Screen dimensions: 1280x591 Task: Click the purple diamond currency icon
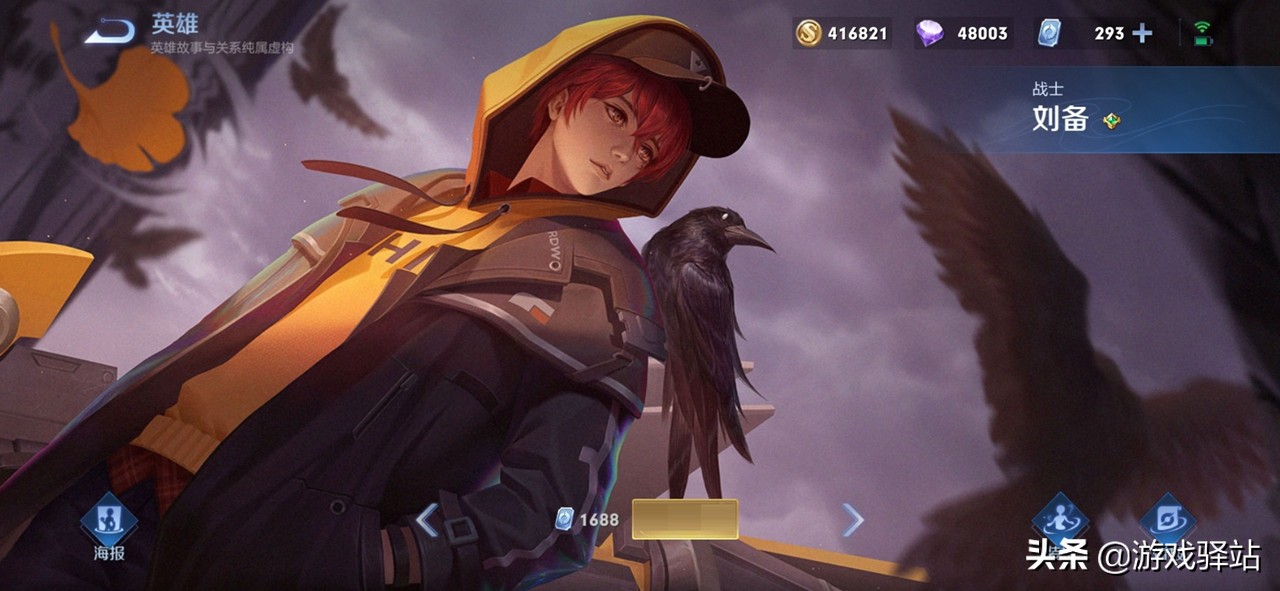click(x=929, y=33)
